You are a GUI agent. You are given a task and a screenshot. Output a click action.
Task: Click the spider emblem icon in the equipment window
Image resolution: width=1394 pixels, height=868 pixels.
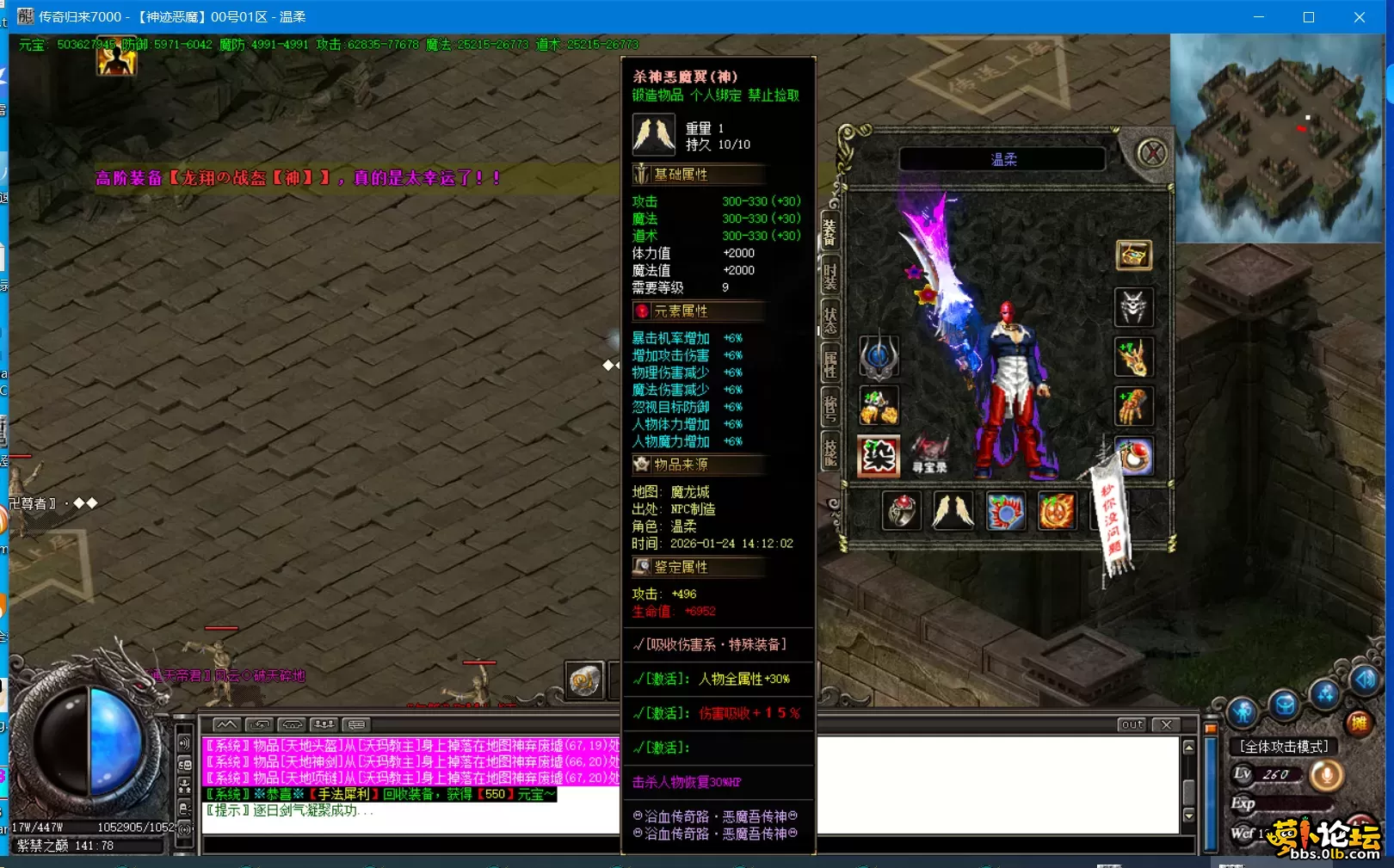(x=1132, y=307)
